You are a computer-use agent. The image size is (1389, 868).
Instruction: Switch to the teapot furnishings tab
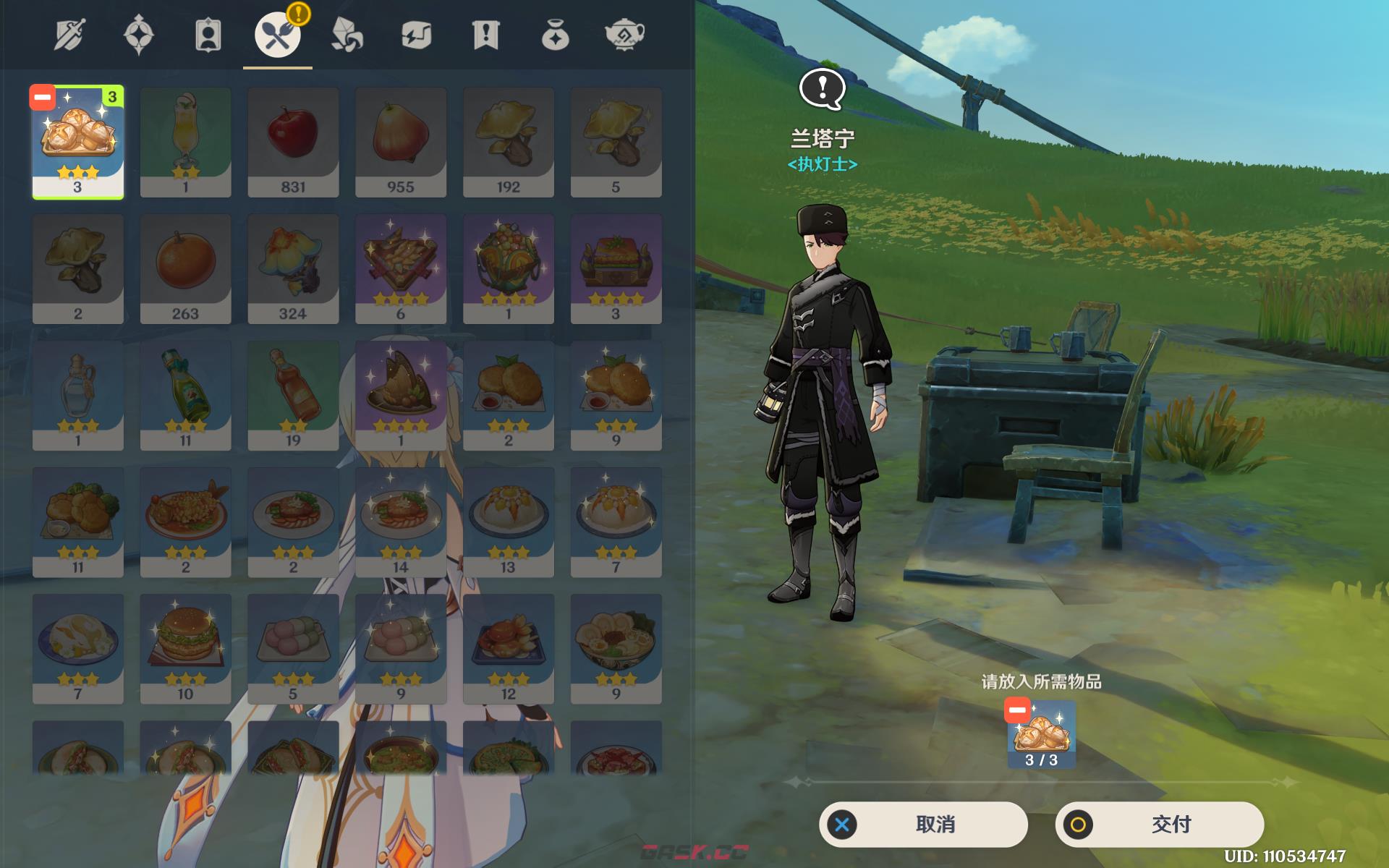pyautogui.click(x=624, y=35)
